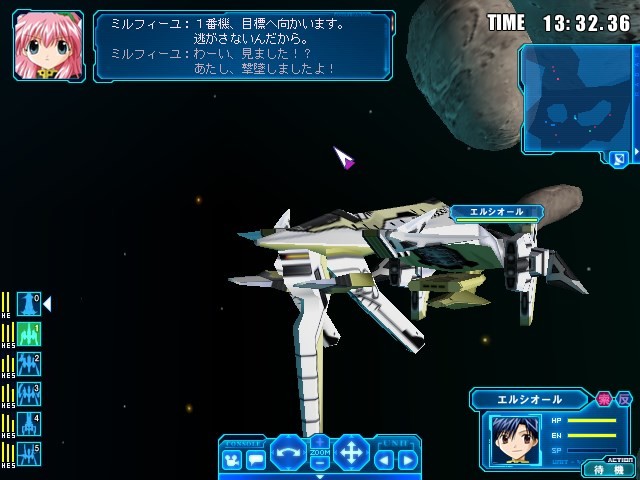Select highlighted unit 1 in the fleet list
Screen dimensions: 640x480
(29, 334)
